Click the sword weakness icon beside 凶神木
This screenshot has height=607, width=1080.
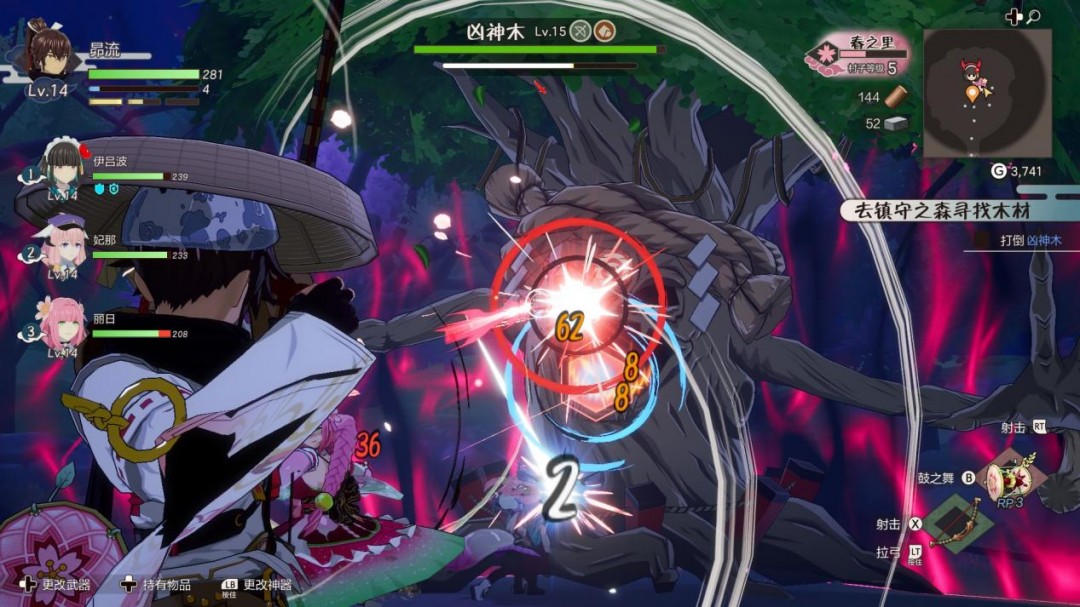tap(580, 31)
